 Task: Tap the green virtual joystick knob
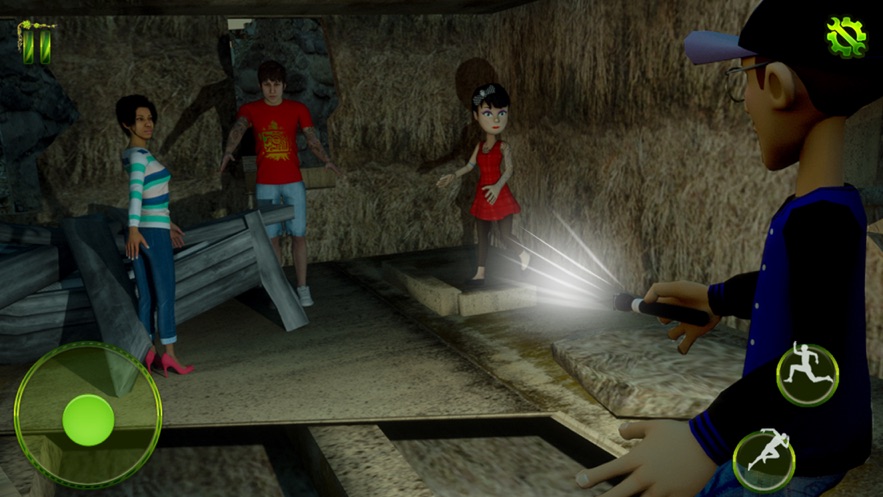[88, 419]
